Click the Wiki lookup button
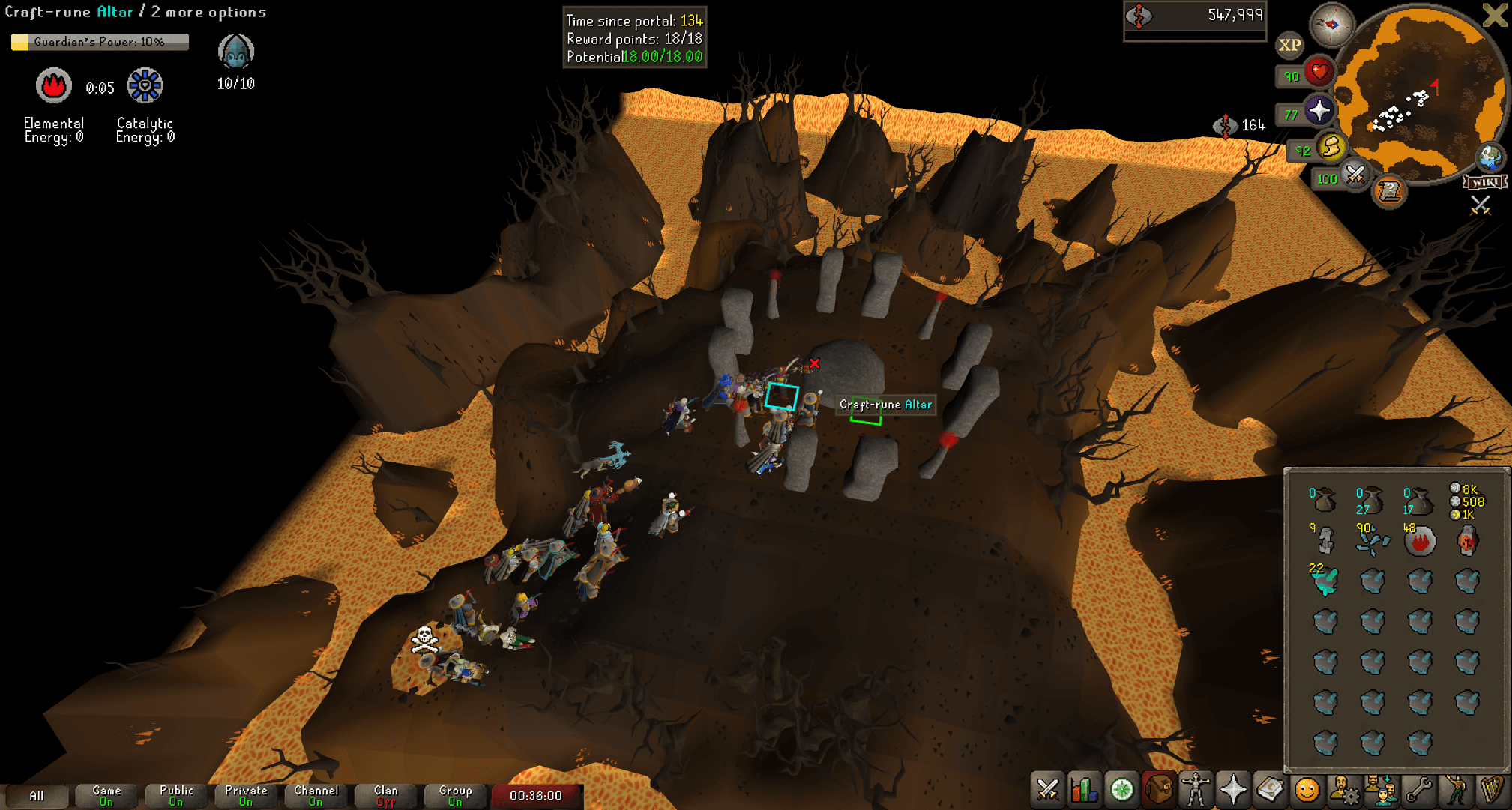Screen dimensions: 1512x810 pyautogui.click(x=1484, y=183)
